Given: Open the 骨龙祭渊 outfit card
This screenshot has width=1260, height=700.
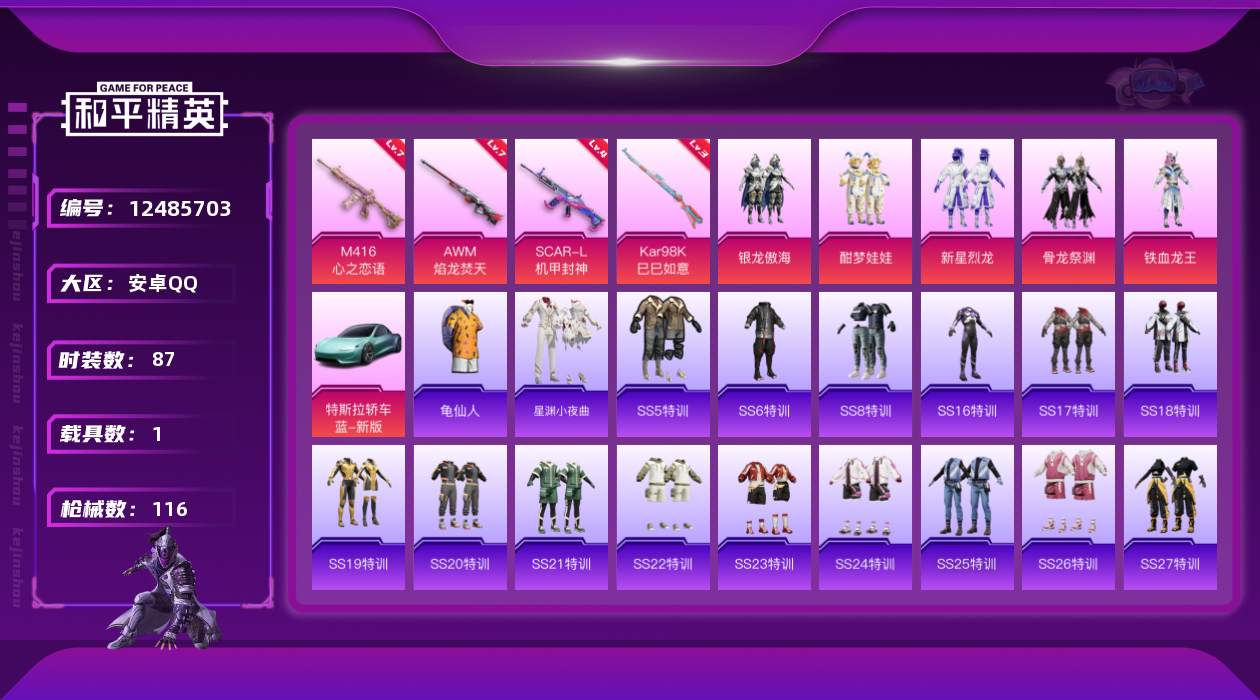Looking at the screenshot, I should (1068, 211).
